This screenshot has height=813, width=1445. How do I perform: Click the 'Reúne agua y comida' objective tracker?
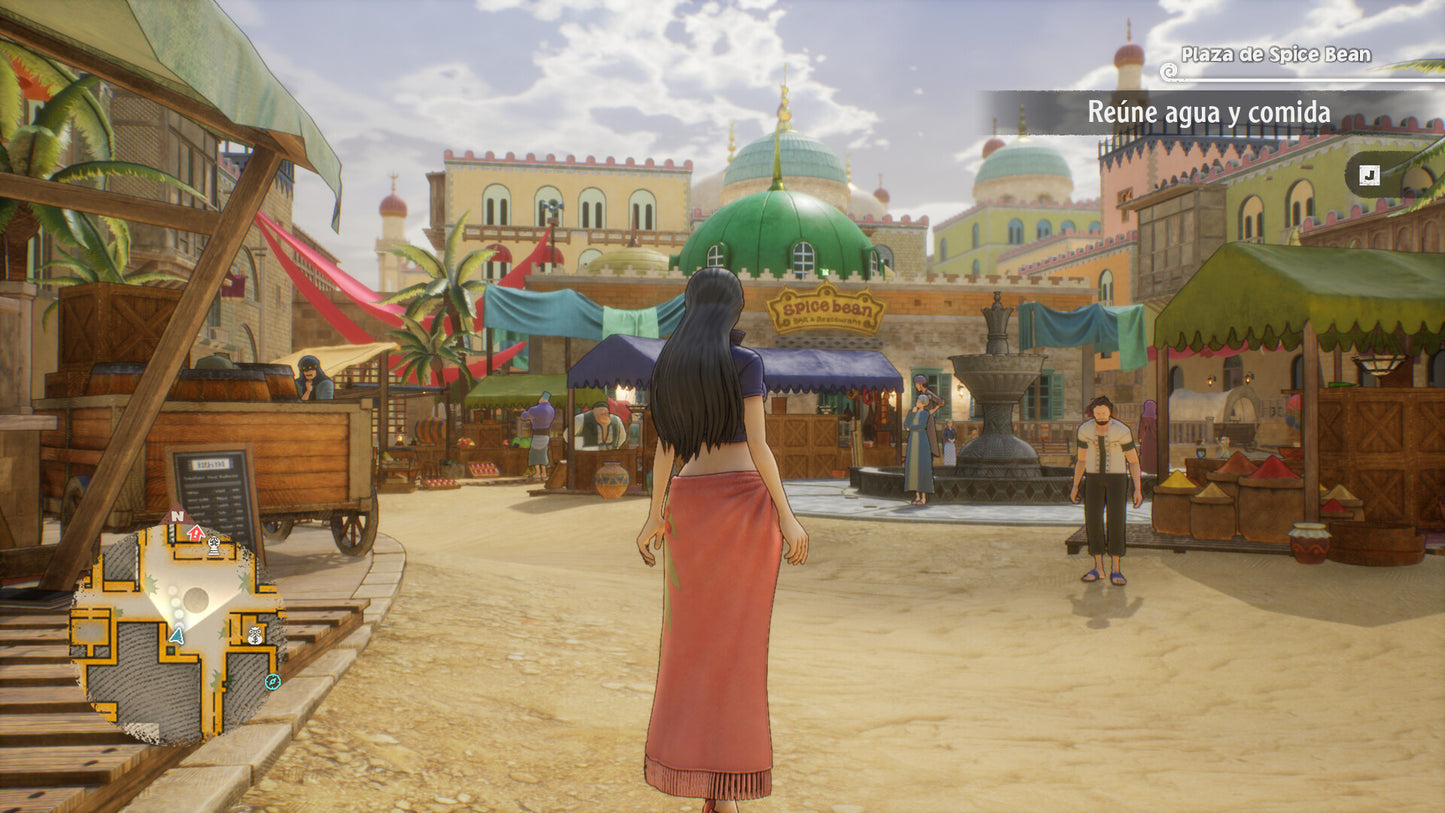click(x=1208, y=113)
